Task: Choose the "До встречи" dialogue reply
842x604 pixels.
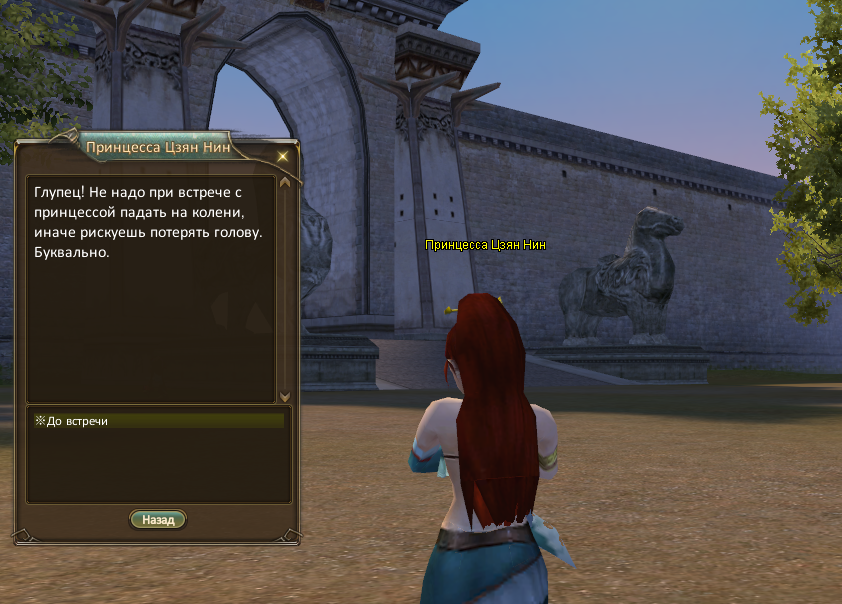Action: point(78,421)
